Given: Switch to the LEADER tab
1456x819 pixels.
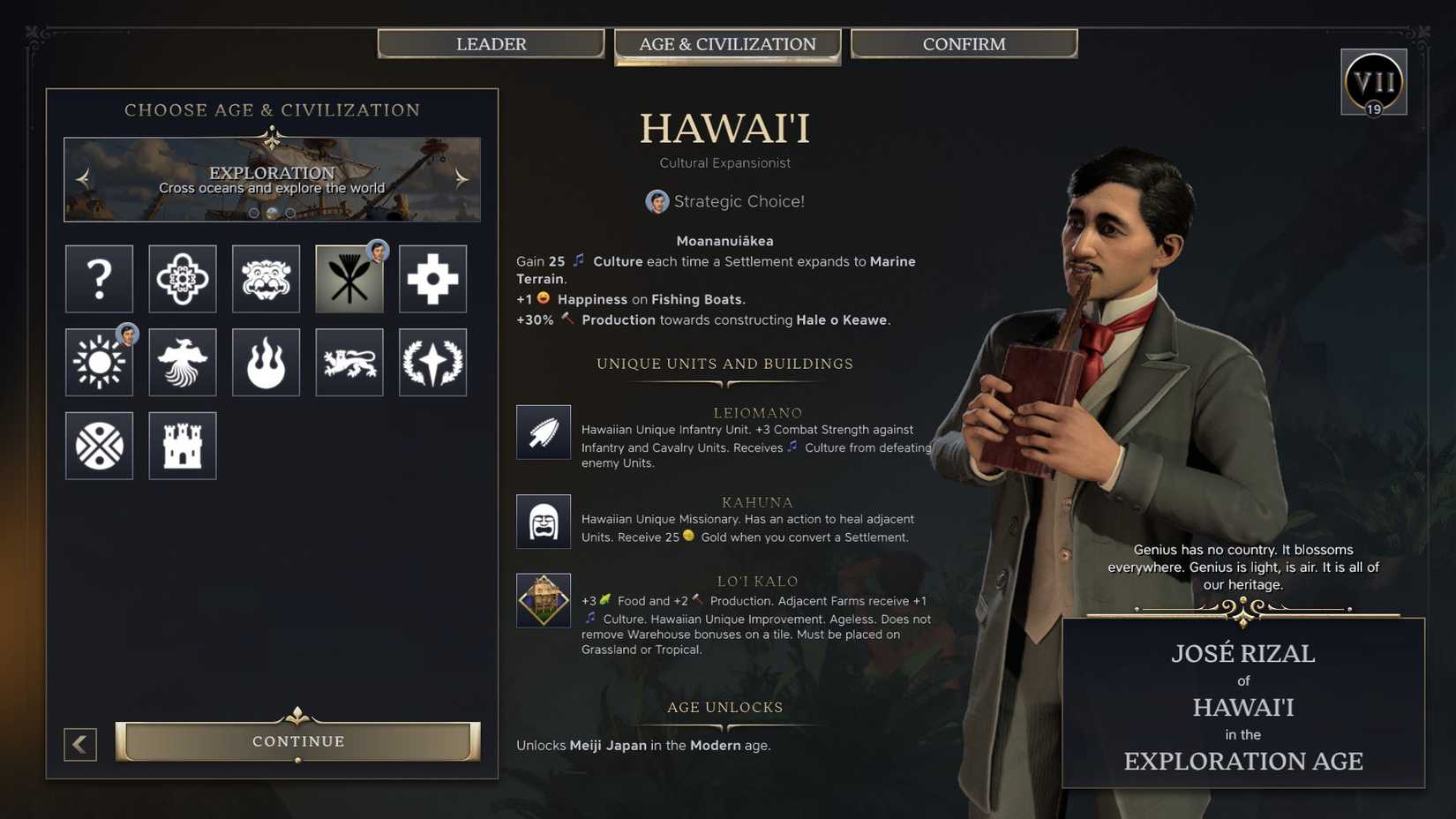Looking at the screenshot, I should (492, 43).
